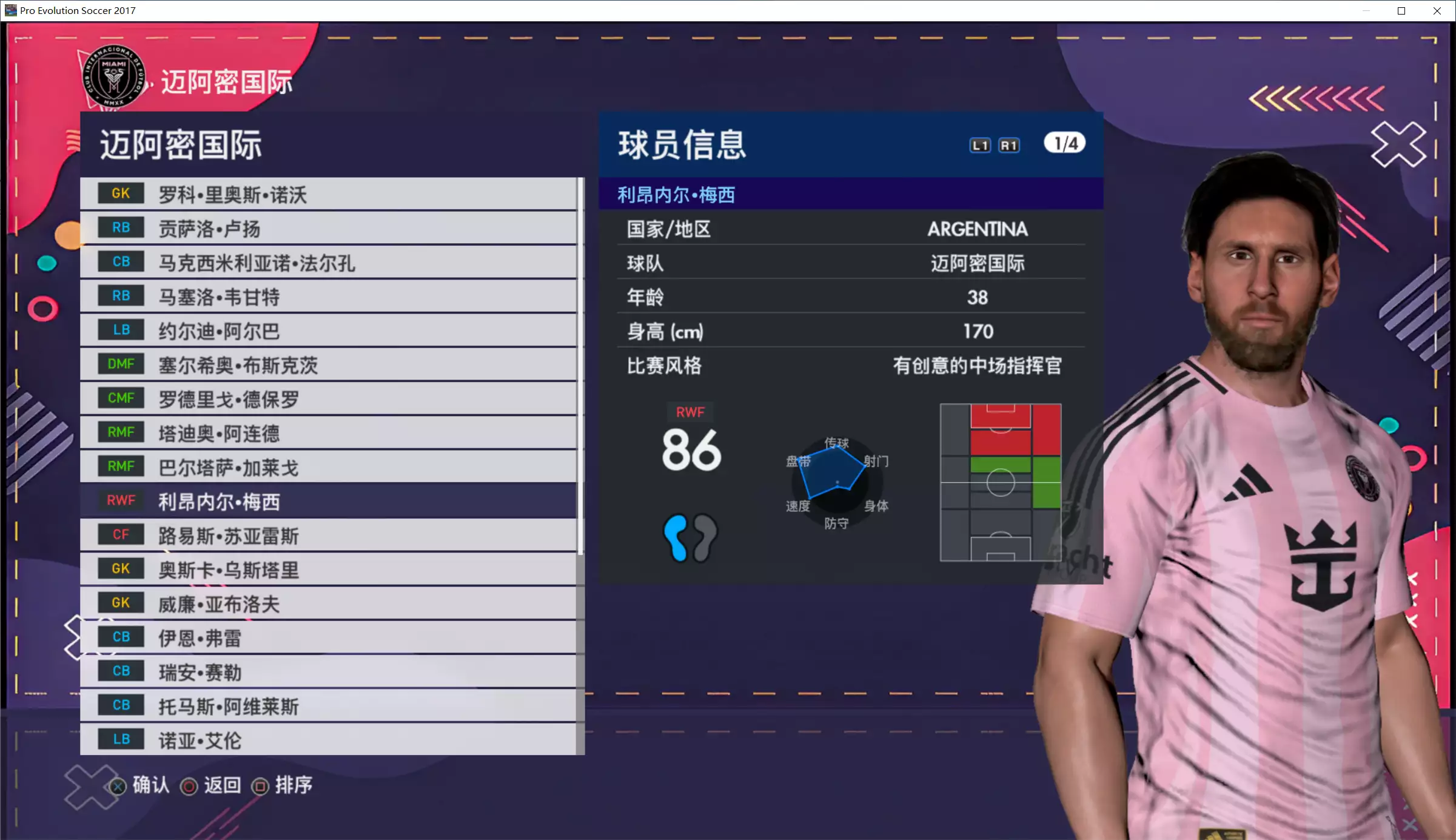Select centre back 伊恩•弗雷

coord(327,638)
